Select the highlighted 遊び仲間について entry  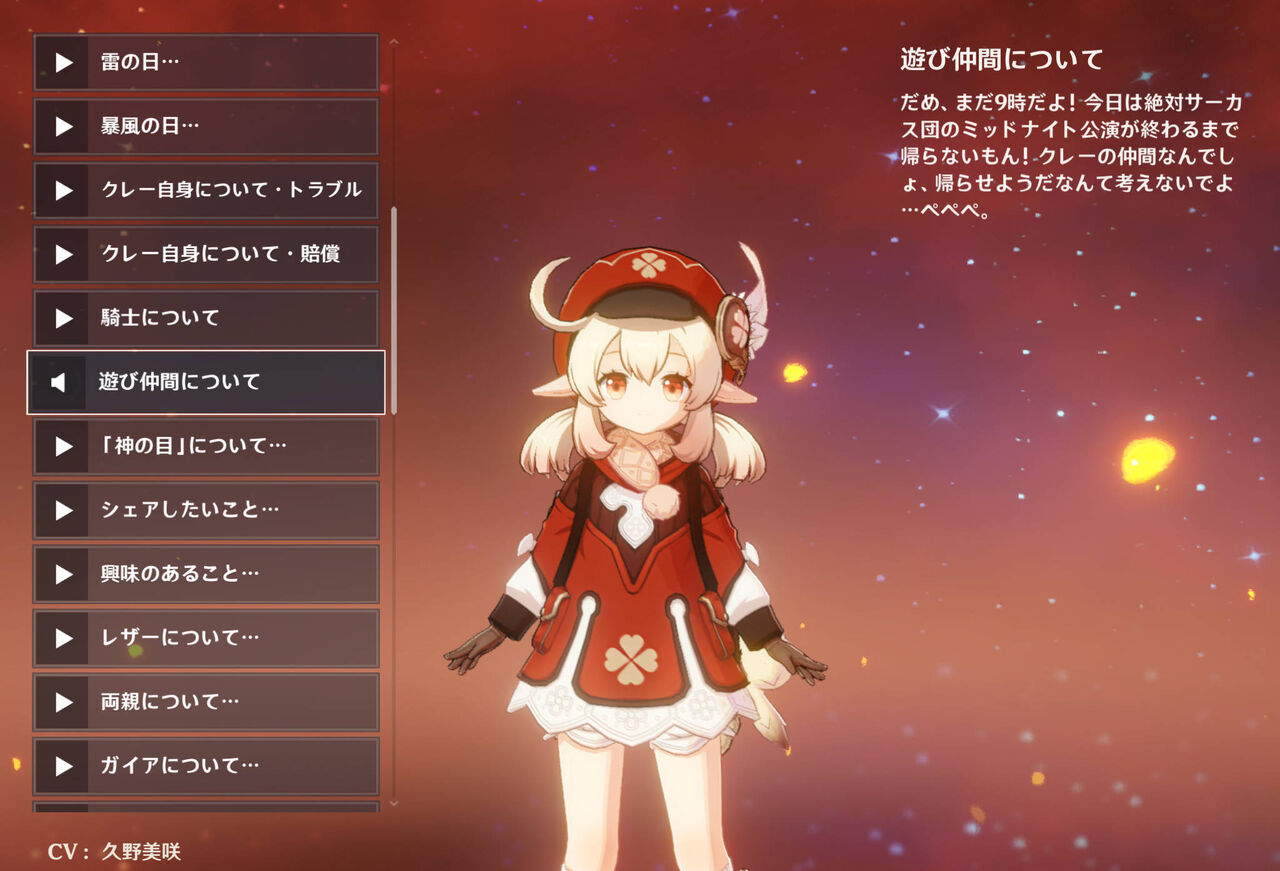(x=205, y=383)
